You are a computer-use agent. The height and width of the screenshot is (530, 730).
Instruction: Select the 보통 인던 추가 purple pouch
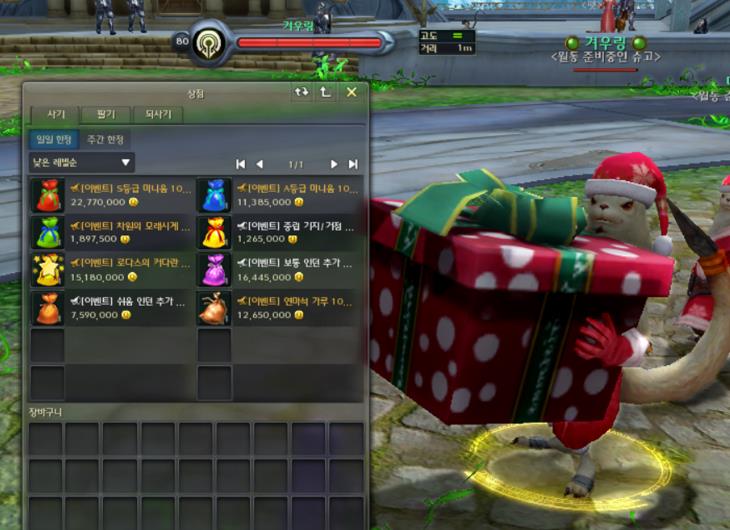click(213, 269)
